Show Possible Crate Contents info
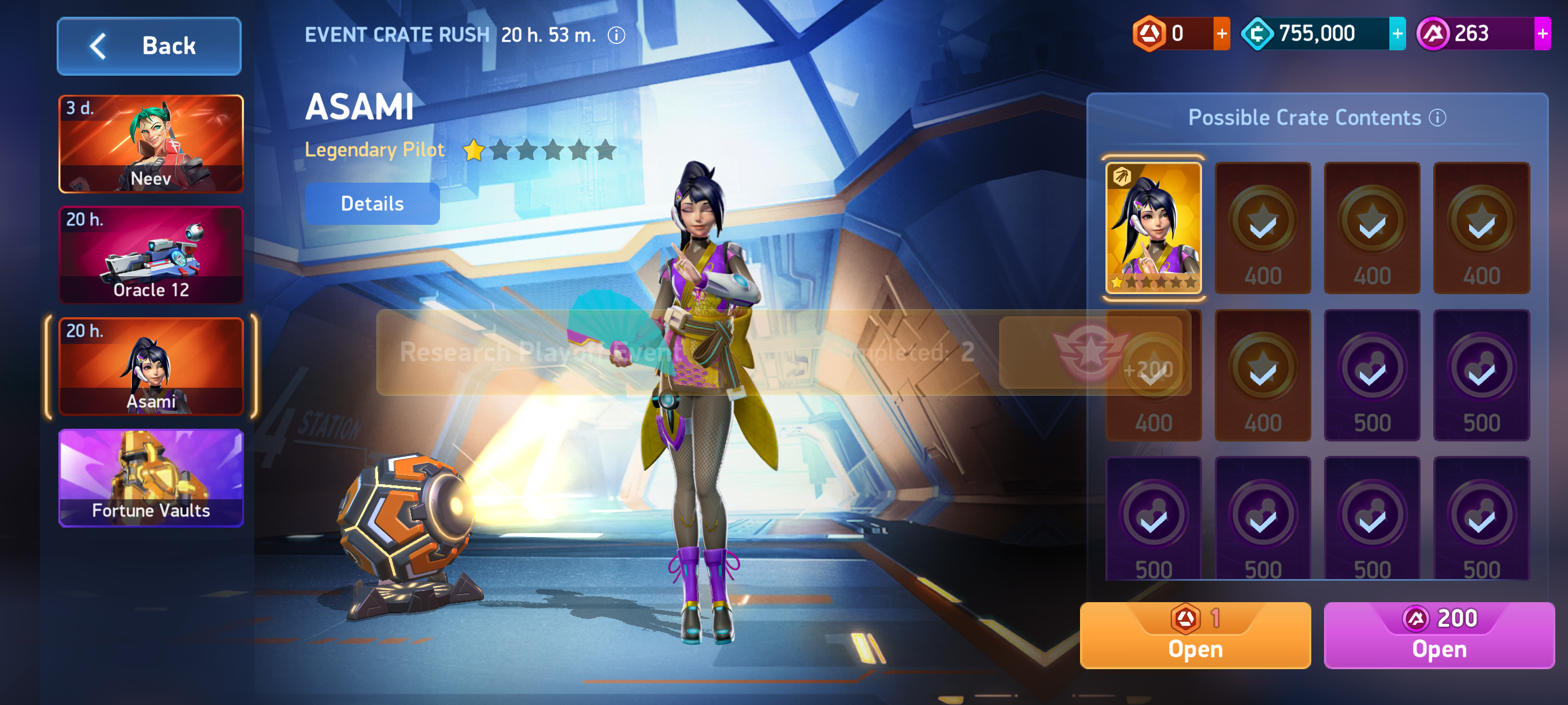This screenshot has height=705, width=1568. coord(1438,117)
